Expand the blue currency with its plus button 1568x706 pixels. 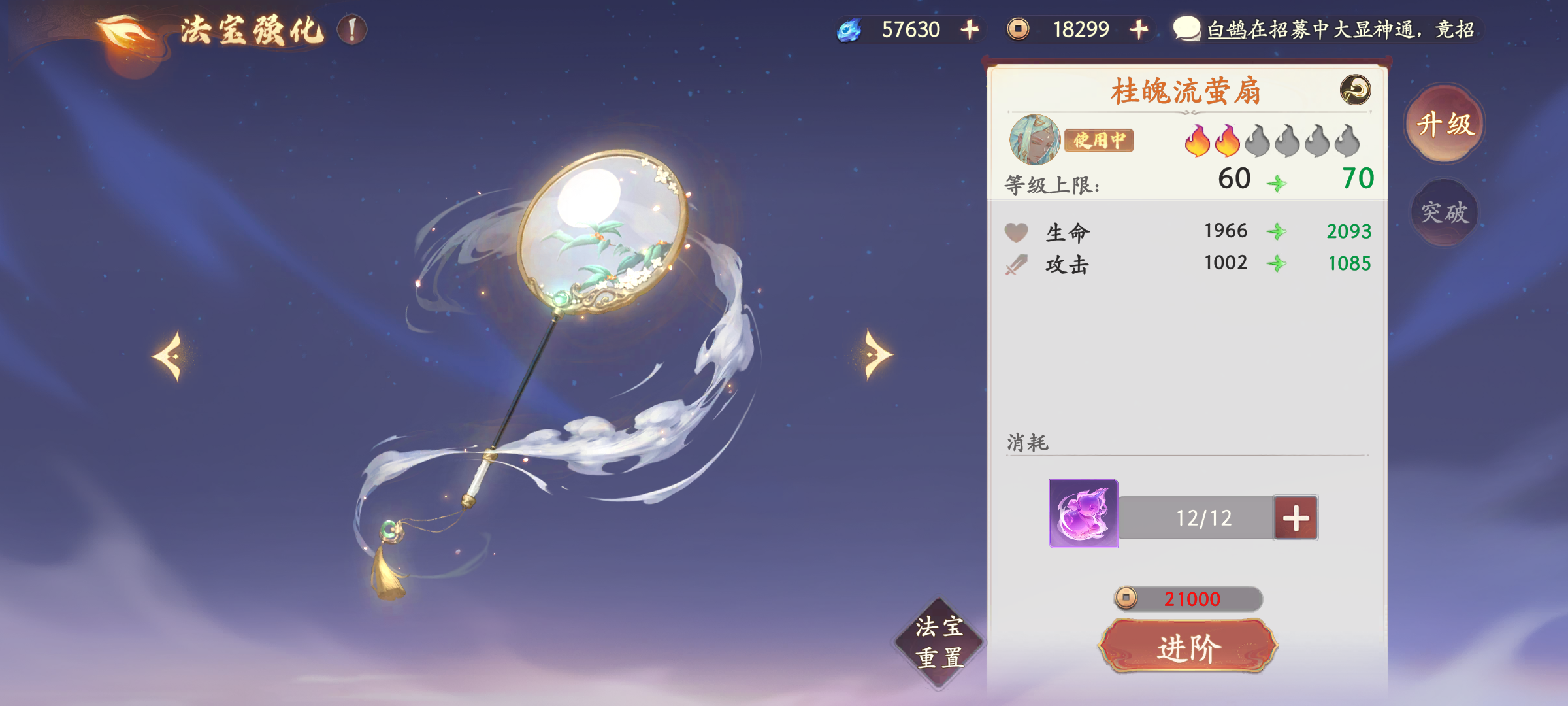point(969,29)
